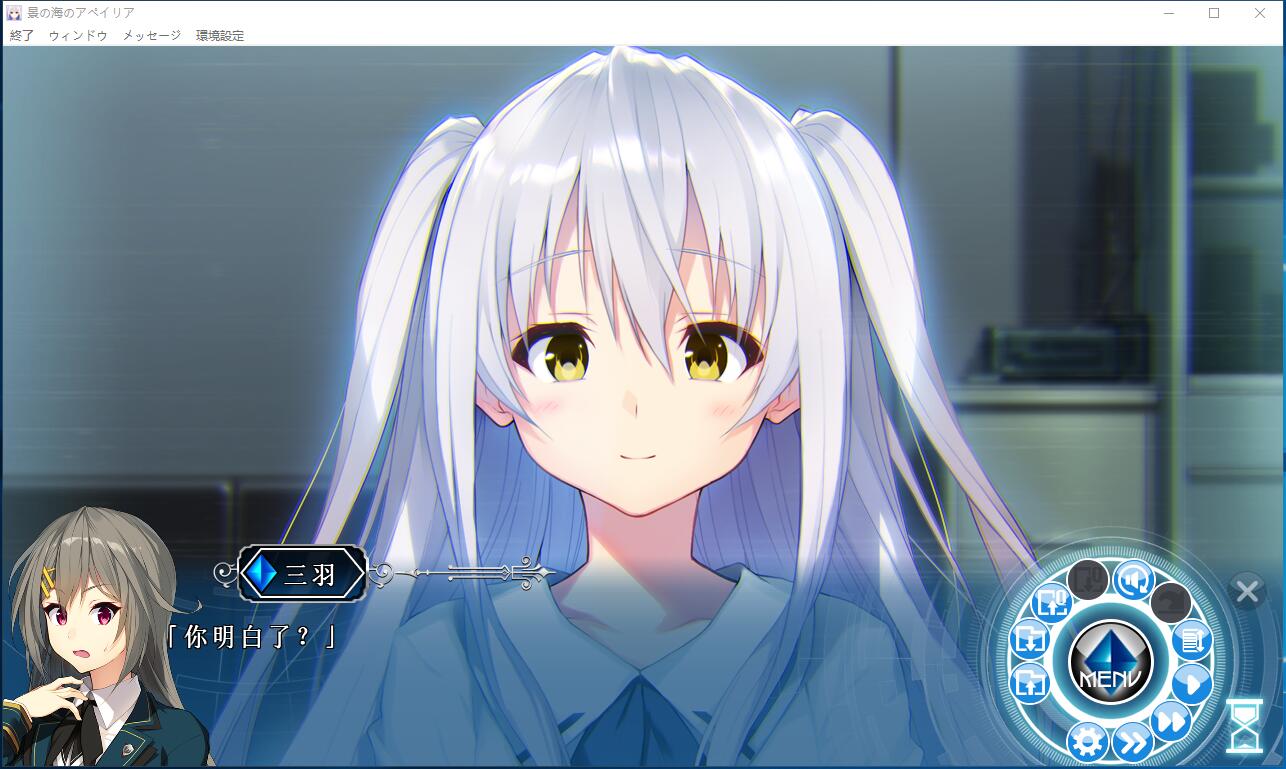Screen dimensions: 1286x769
Task: Maximize the game window
Action: point(1214,13)
